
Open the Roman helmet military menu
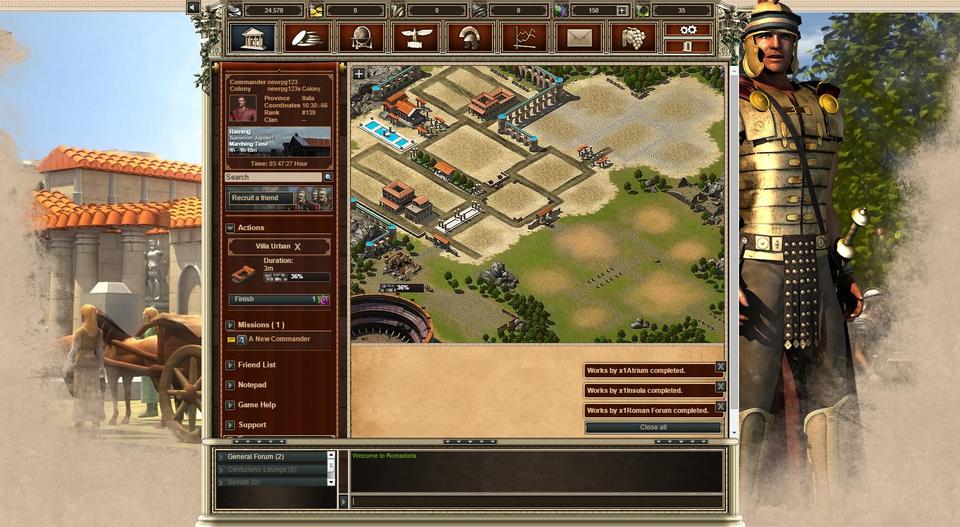click(x=469, y=38)
